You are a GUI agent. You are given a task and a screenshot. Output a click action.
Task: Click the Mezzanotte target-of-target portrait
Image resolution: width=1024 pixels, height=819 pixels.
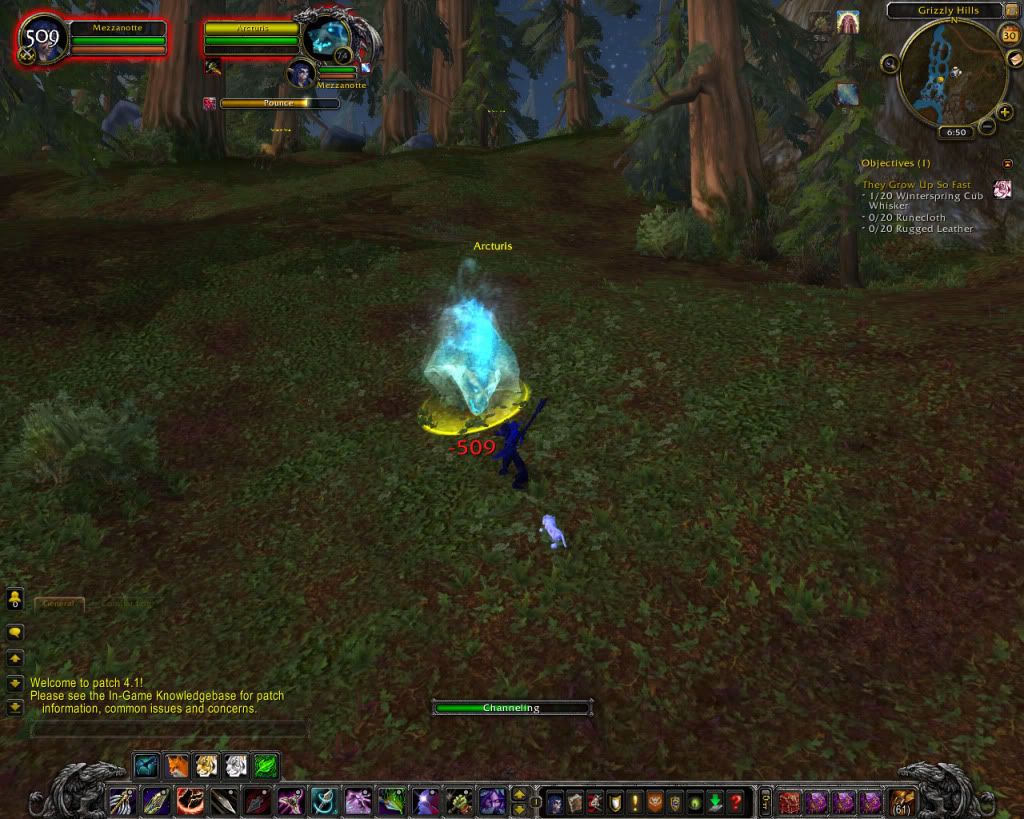click(x=301, y=73)
